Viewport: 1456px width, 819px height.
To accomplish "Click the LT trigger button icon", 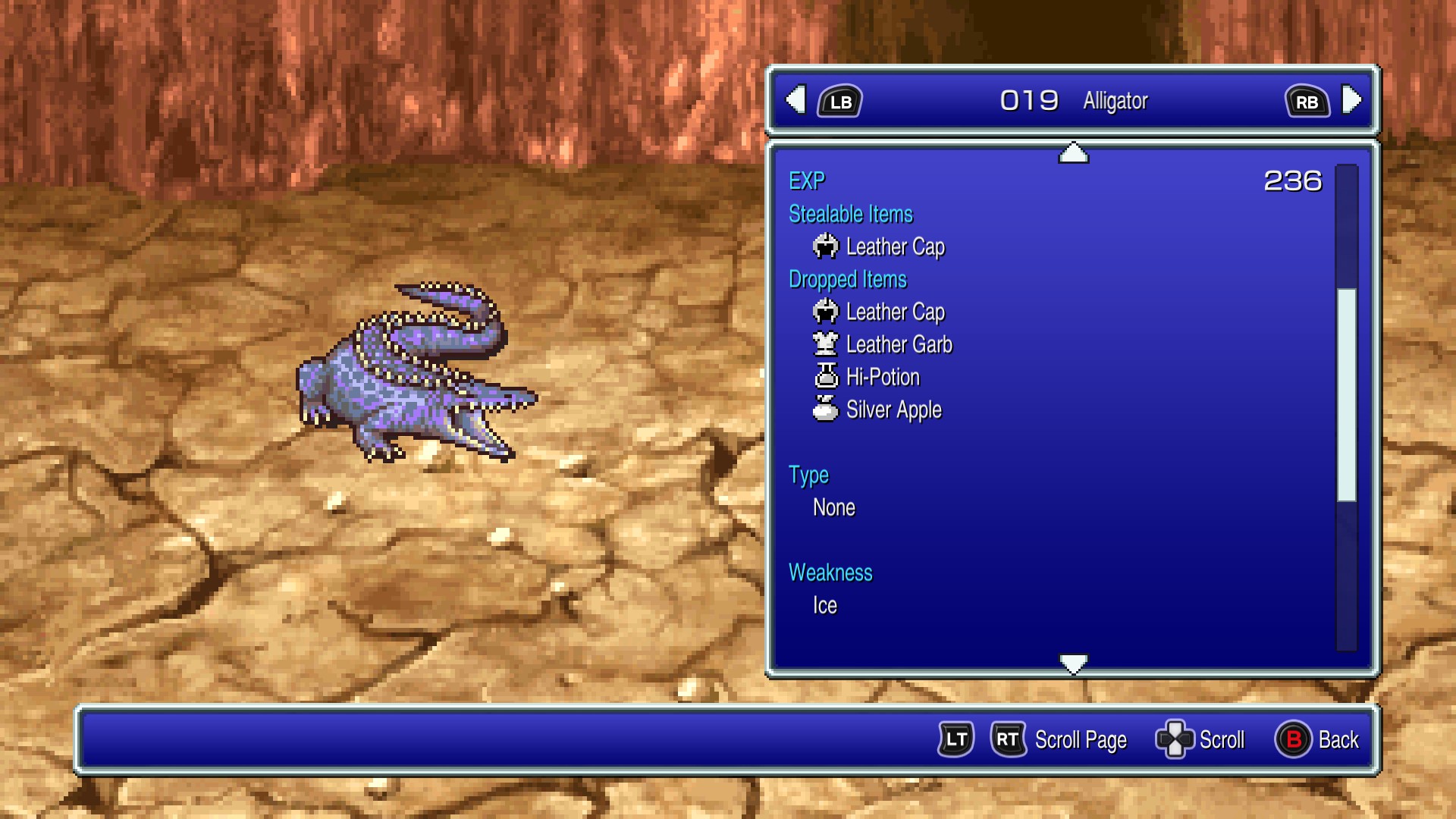I will 957,739.
